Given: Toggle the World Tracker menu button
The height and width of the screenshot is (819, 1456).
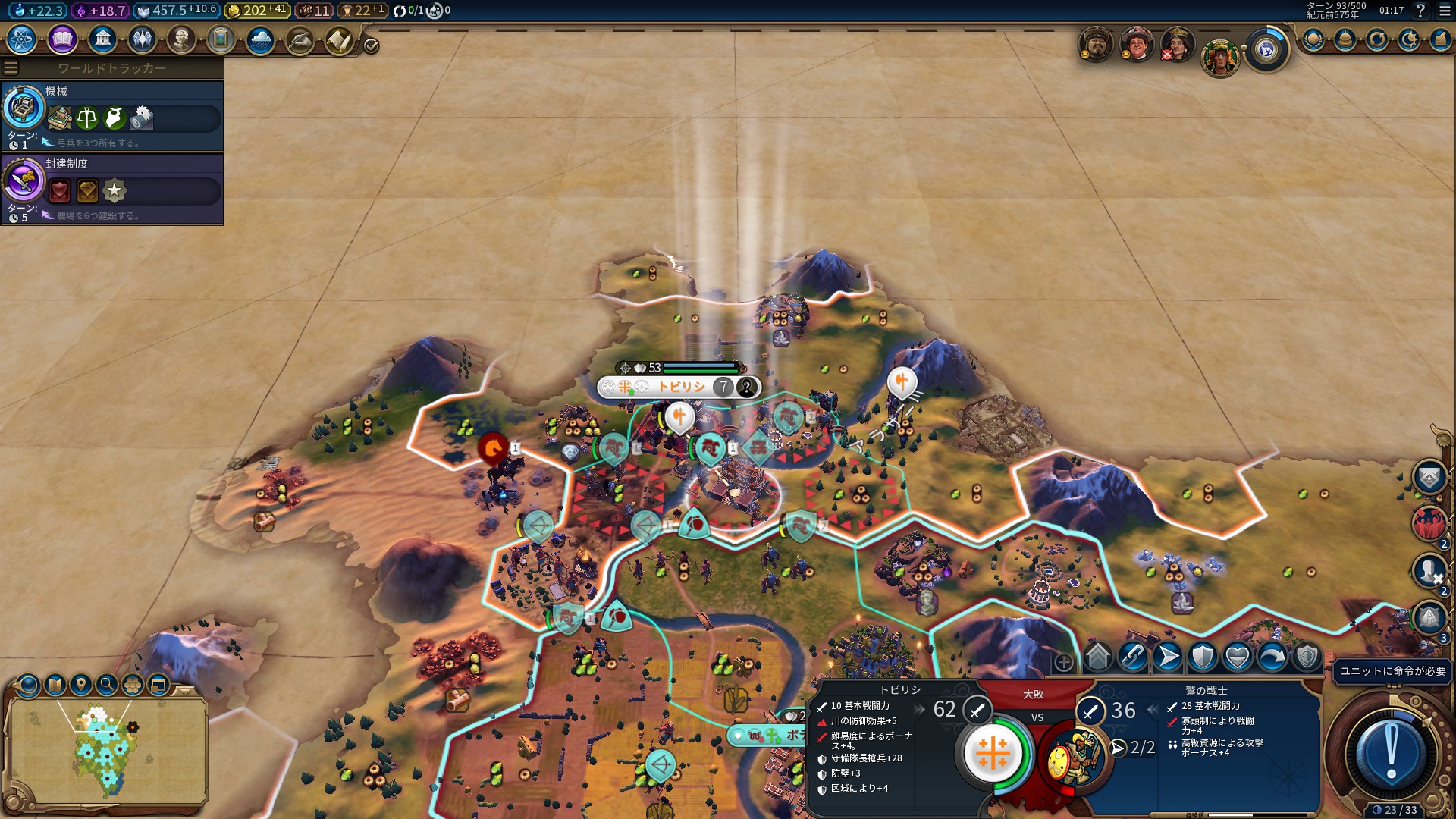Looking at the screenshot, I should pyautogui.click(x=11, y=68).
